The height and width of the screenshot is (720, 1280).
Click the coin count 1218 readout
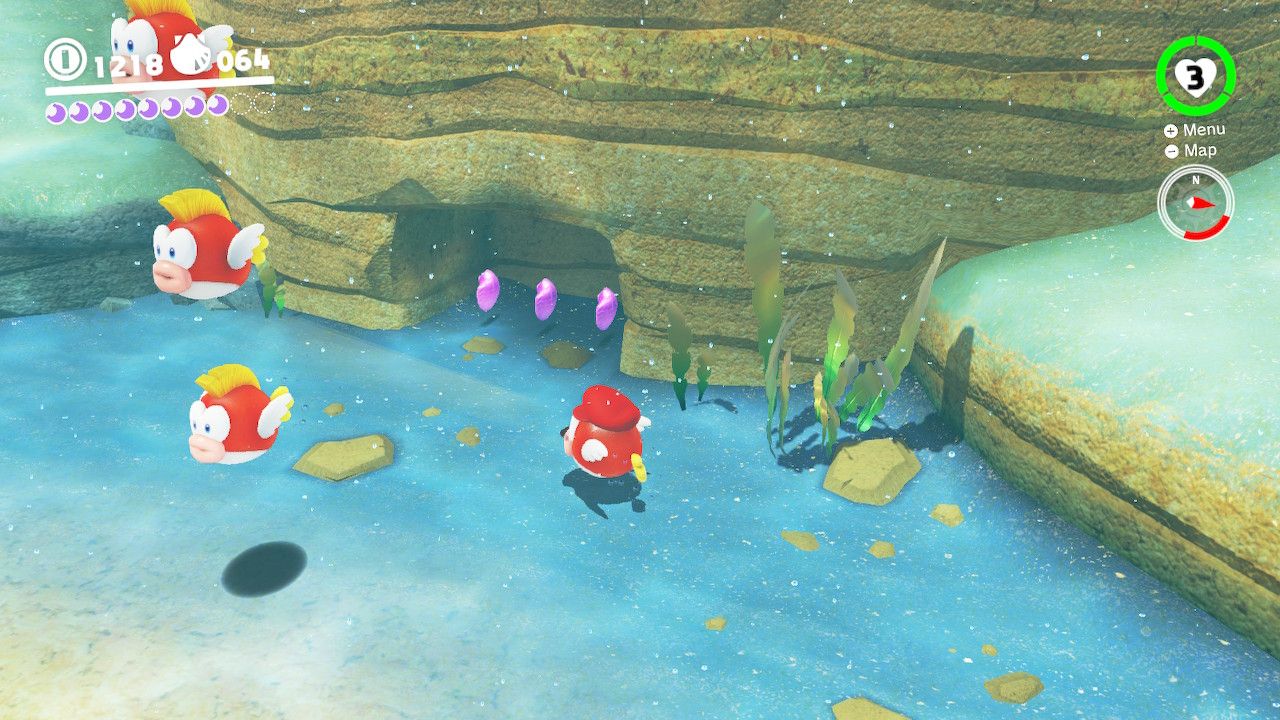pyautogui.click(x=127, y=62)
